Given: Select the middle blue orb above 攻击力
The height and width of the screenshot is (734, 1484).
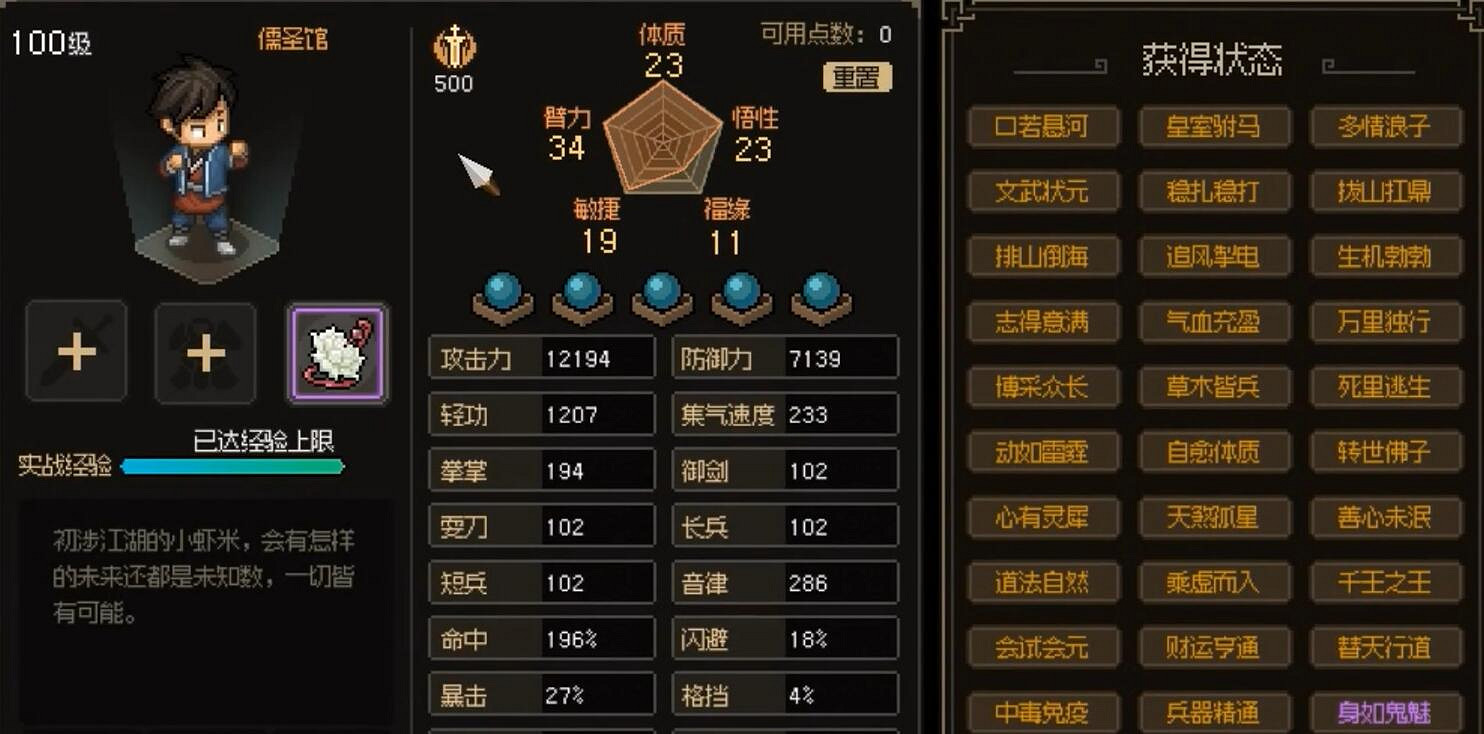Looking at the screenshot, I should pyautogui.click(x=662, y=293).
